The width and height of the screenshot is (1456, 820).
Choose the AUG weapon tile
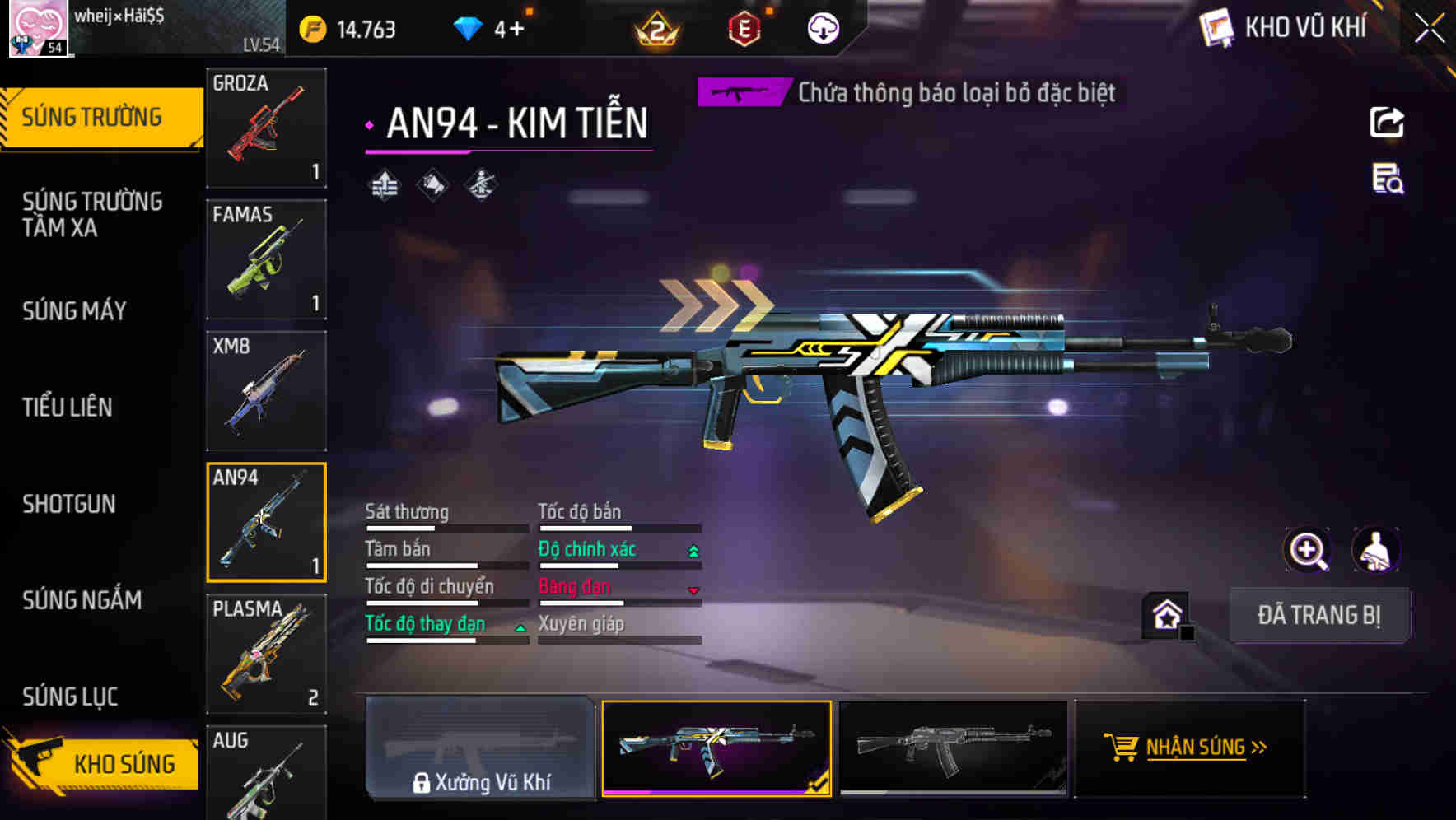[266, 774]
